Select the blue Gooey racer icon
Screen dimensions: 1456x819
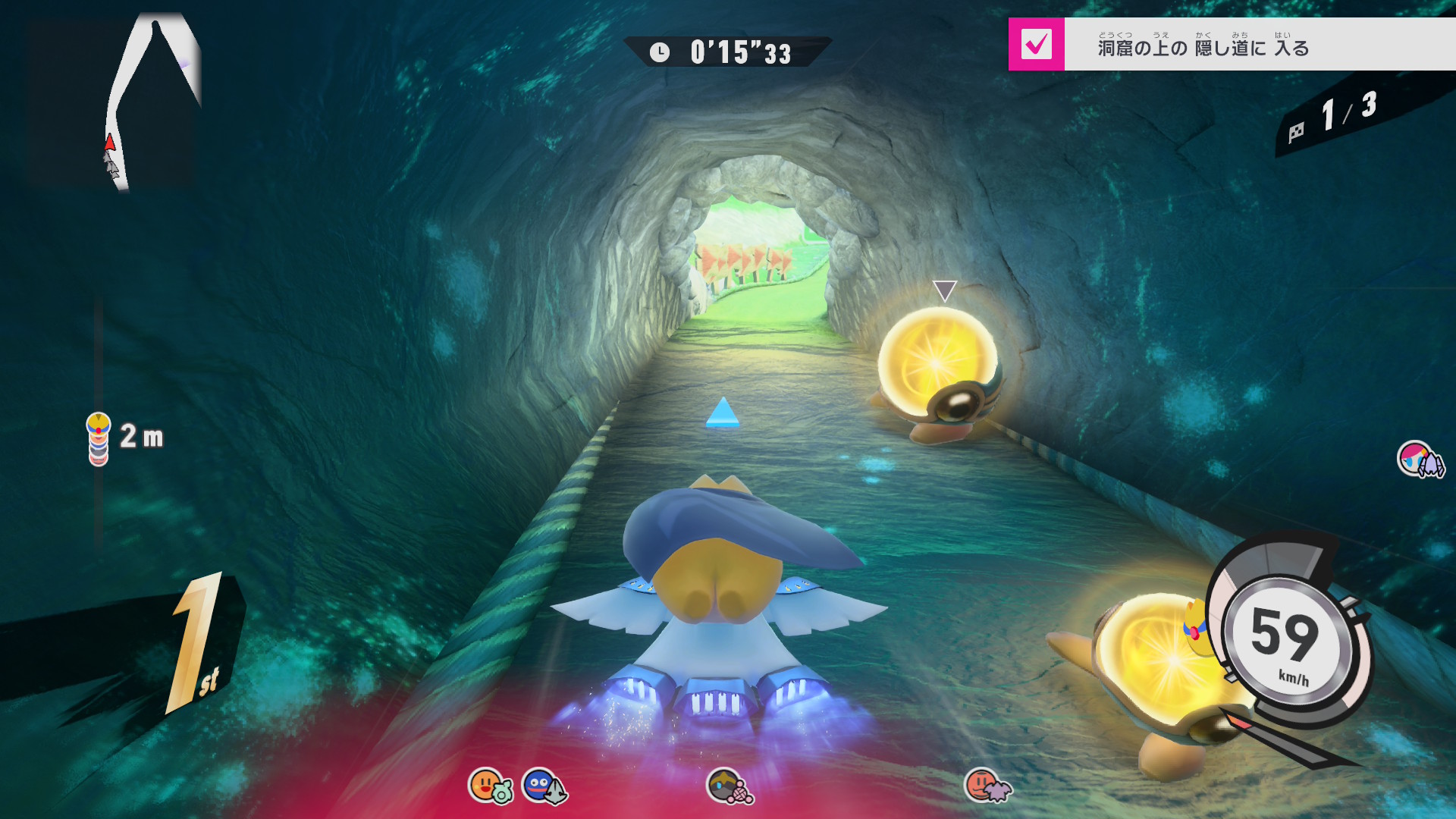pos(543,786)
